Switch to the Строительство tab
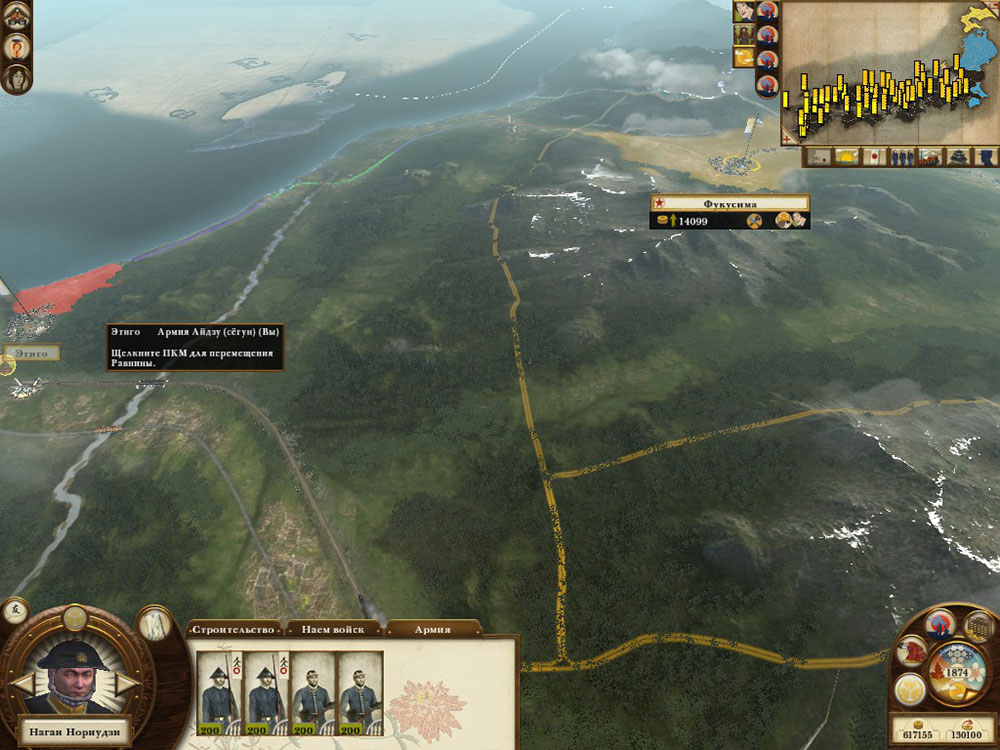Viewport: 1000px width, 750px height. click(x=233, y=629)
